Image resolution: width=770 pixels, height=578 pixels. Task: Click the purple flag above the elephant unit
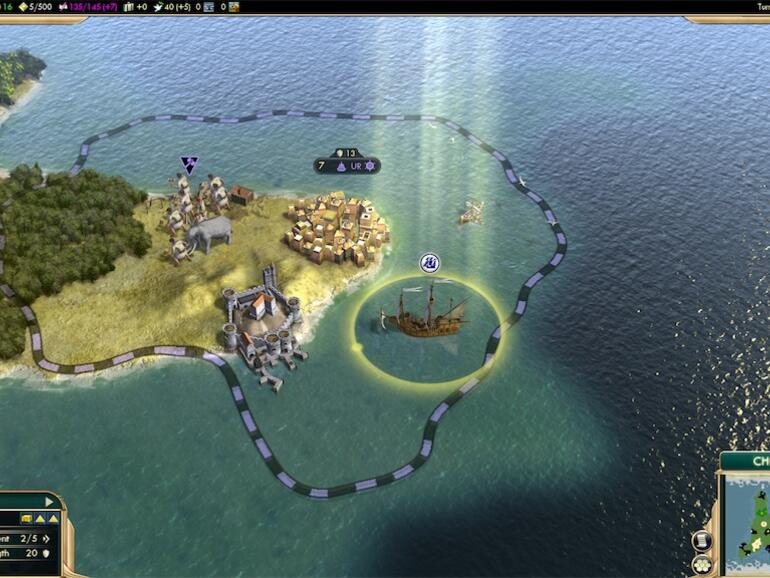188,165
